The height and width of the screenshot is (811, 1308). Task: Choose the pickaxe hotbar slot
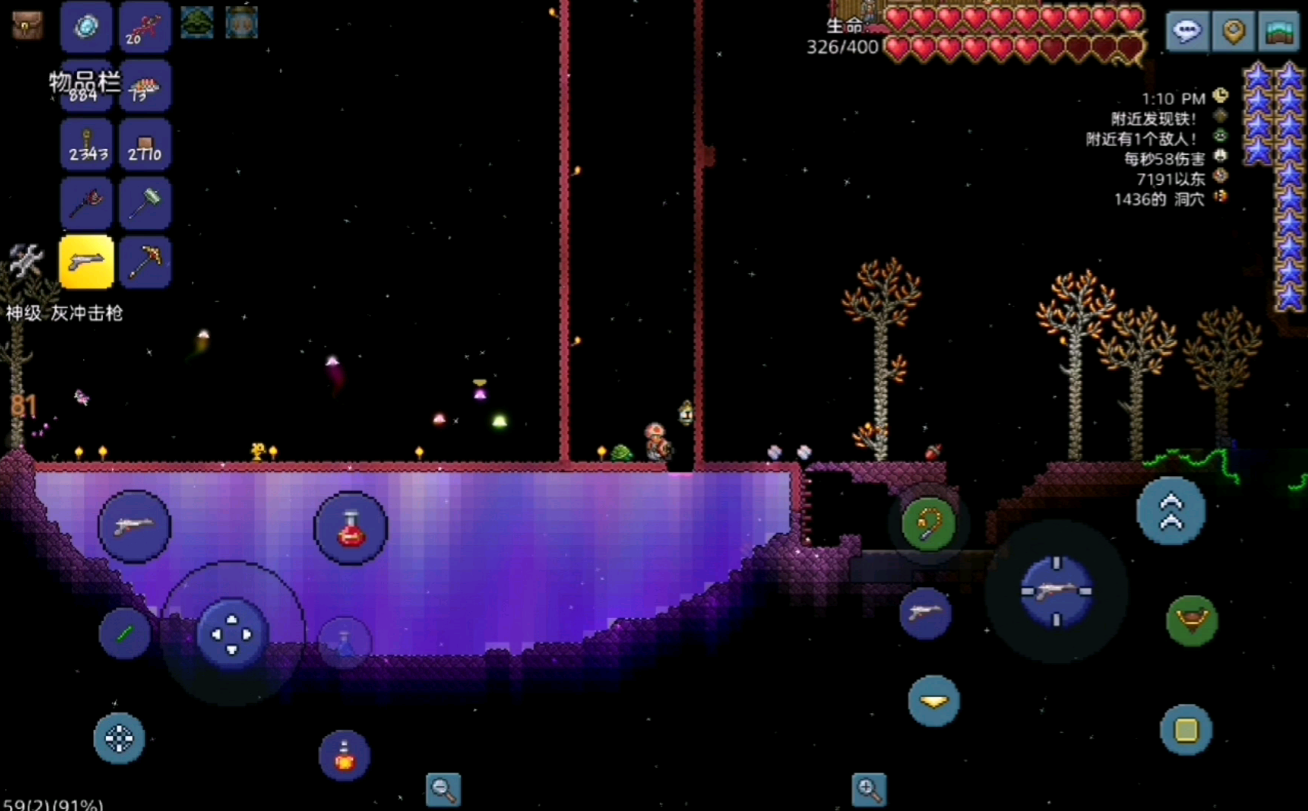145,262
